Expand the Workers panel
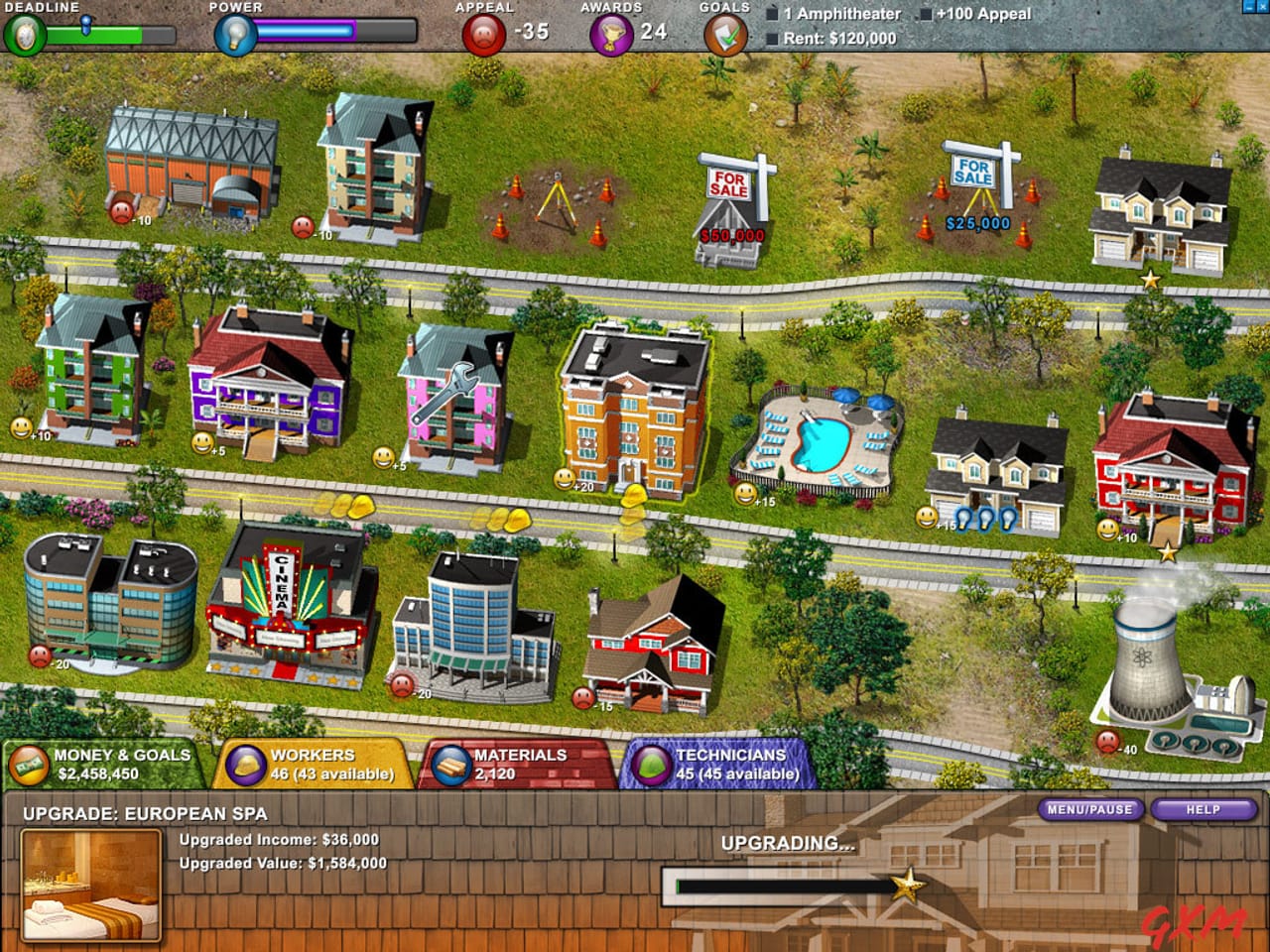1270x952 pixels. (317, 765)
